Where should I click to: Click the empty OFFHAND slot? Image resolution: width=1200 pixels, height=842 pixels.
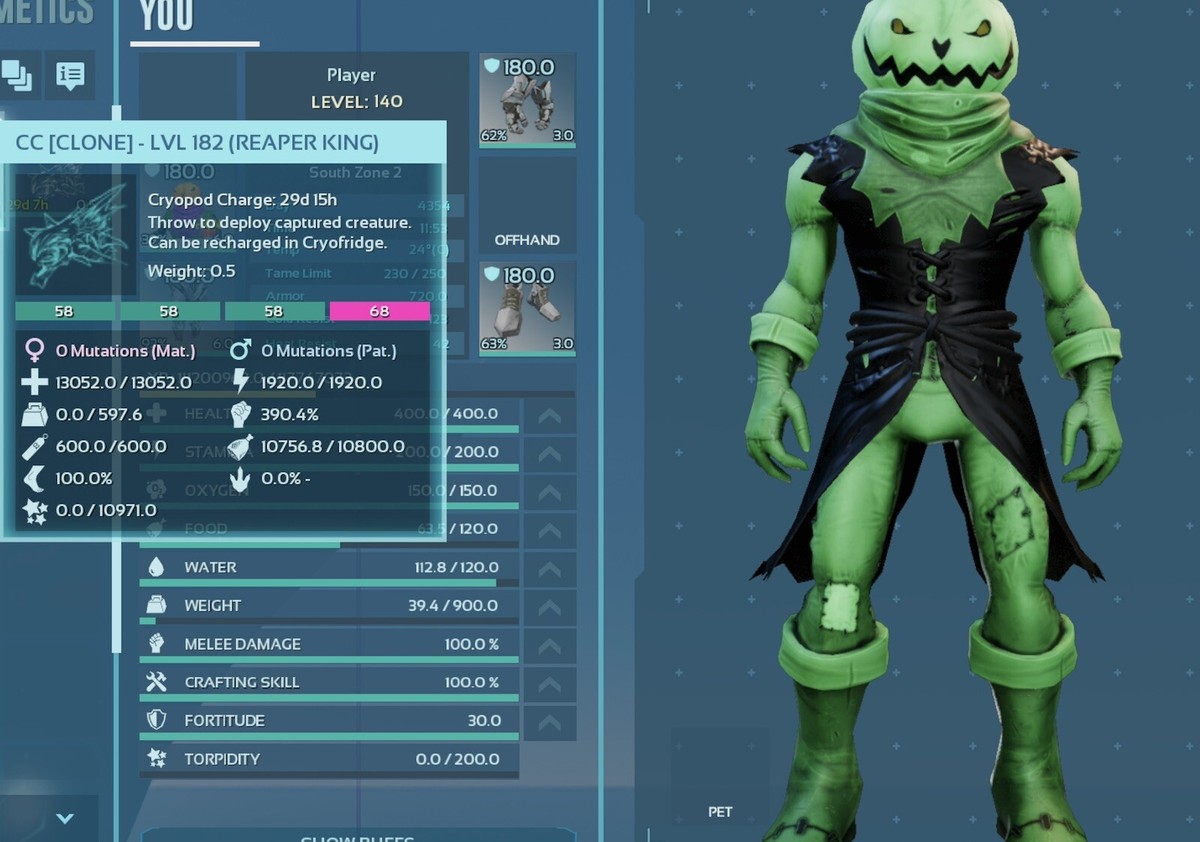click(x=527, y=204)
